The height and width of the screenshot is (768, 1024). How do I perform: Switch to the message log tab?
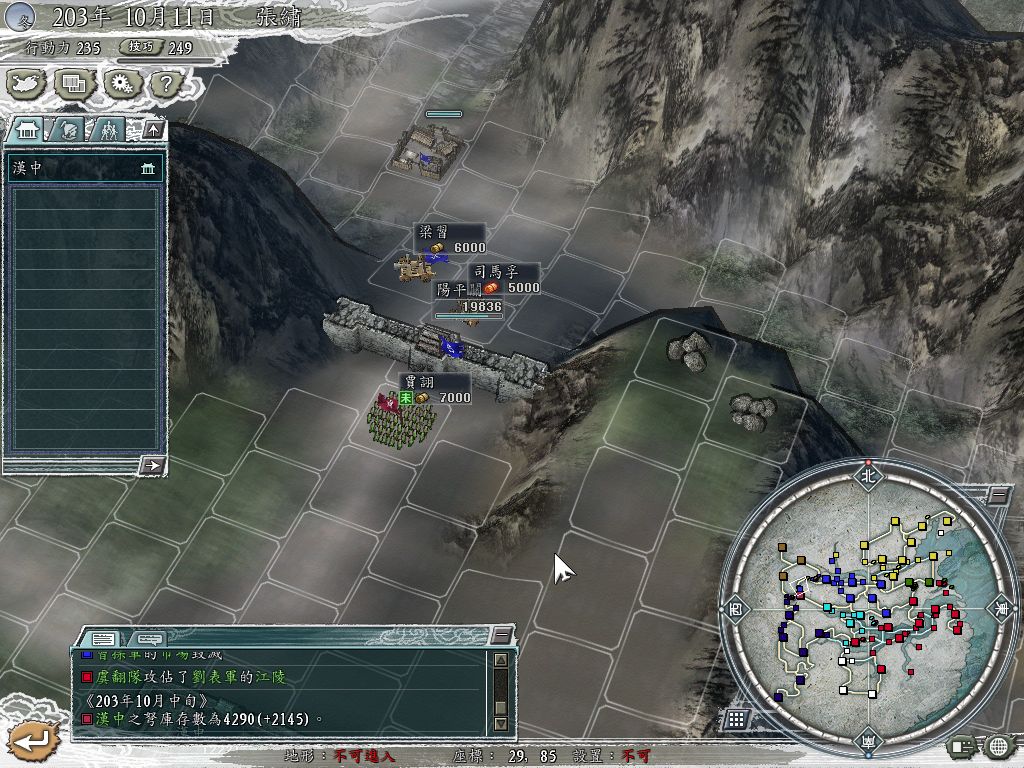[x=103, y=638]
